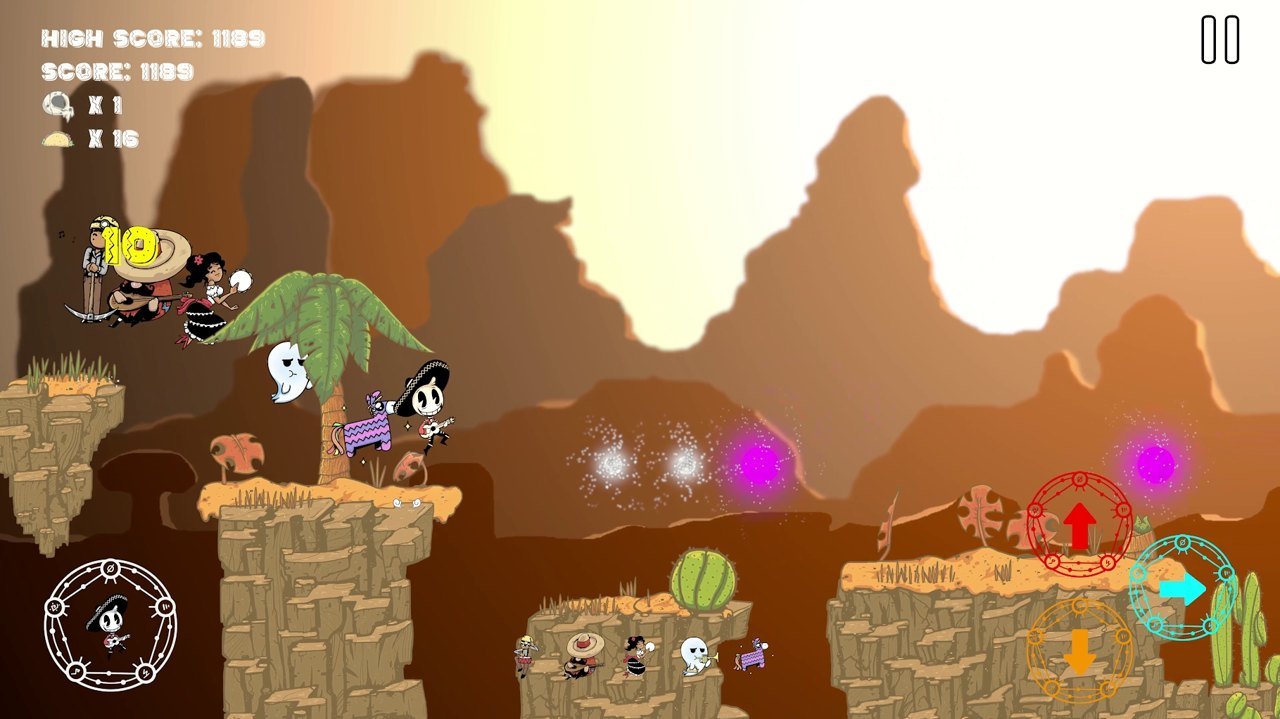This screenshot has width=1280, height=719.
Task: Tap the orange down arrow control
Action: click(1079, 651)
